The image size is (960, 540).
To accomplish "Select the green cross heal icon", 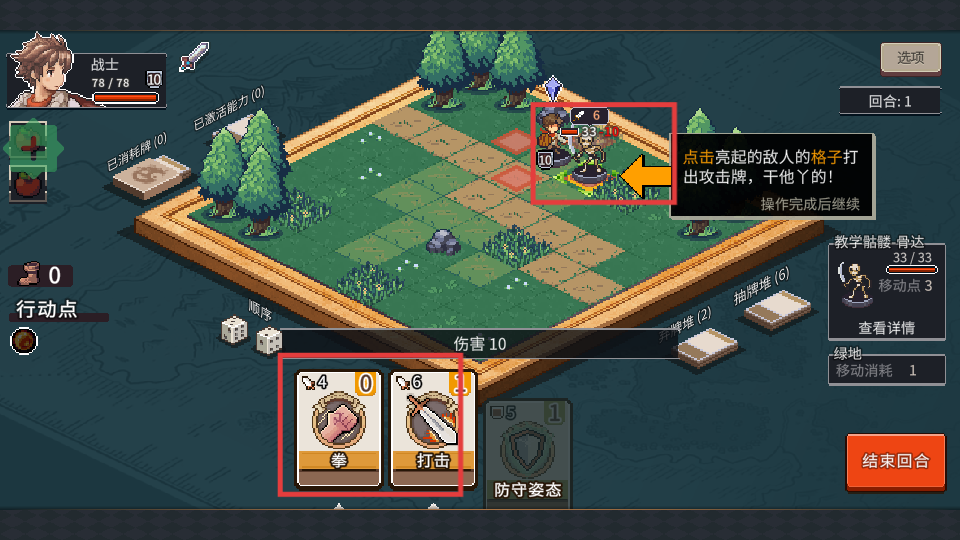I will click(29, 147).
